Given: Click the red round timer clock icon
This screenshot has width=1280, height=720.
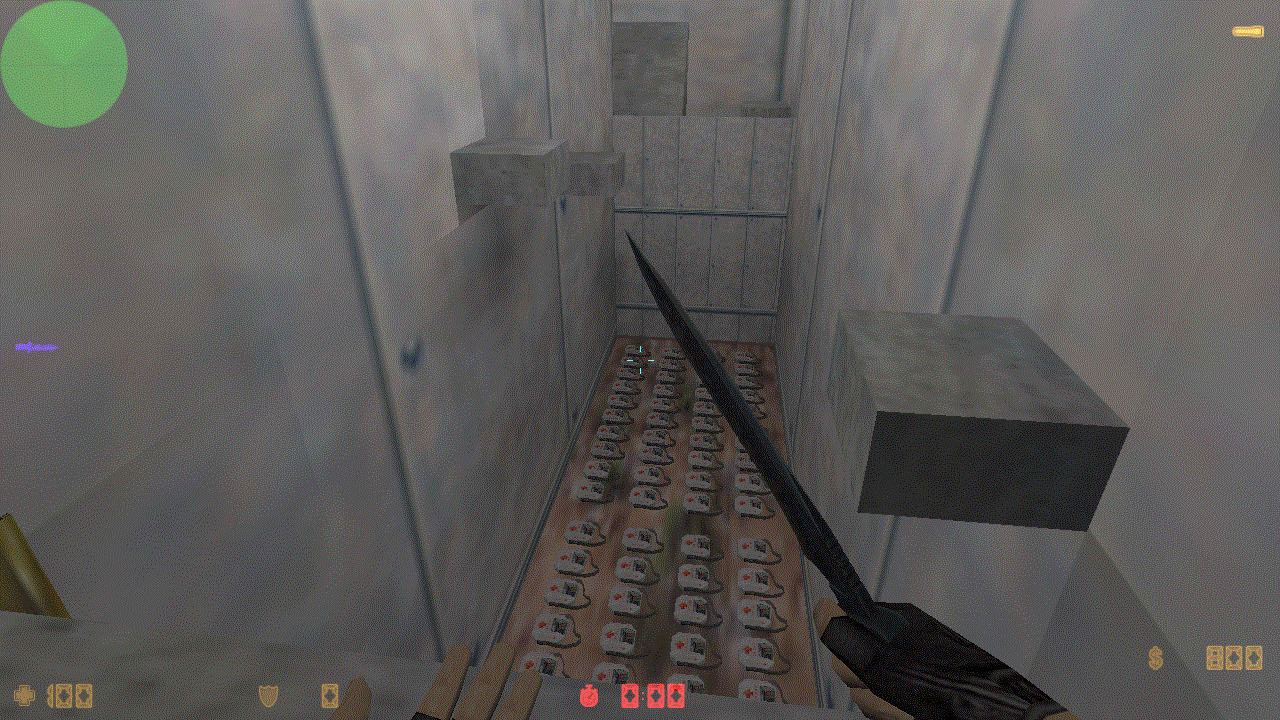Looking at the screenshot, I should click(x=589, y=695).
